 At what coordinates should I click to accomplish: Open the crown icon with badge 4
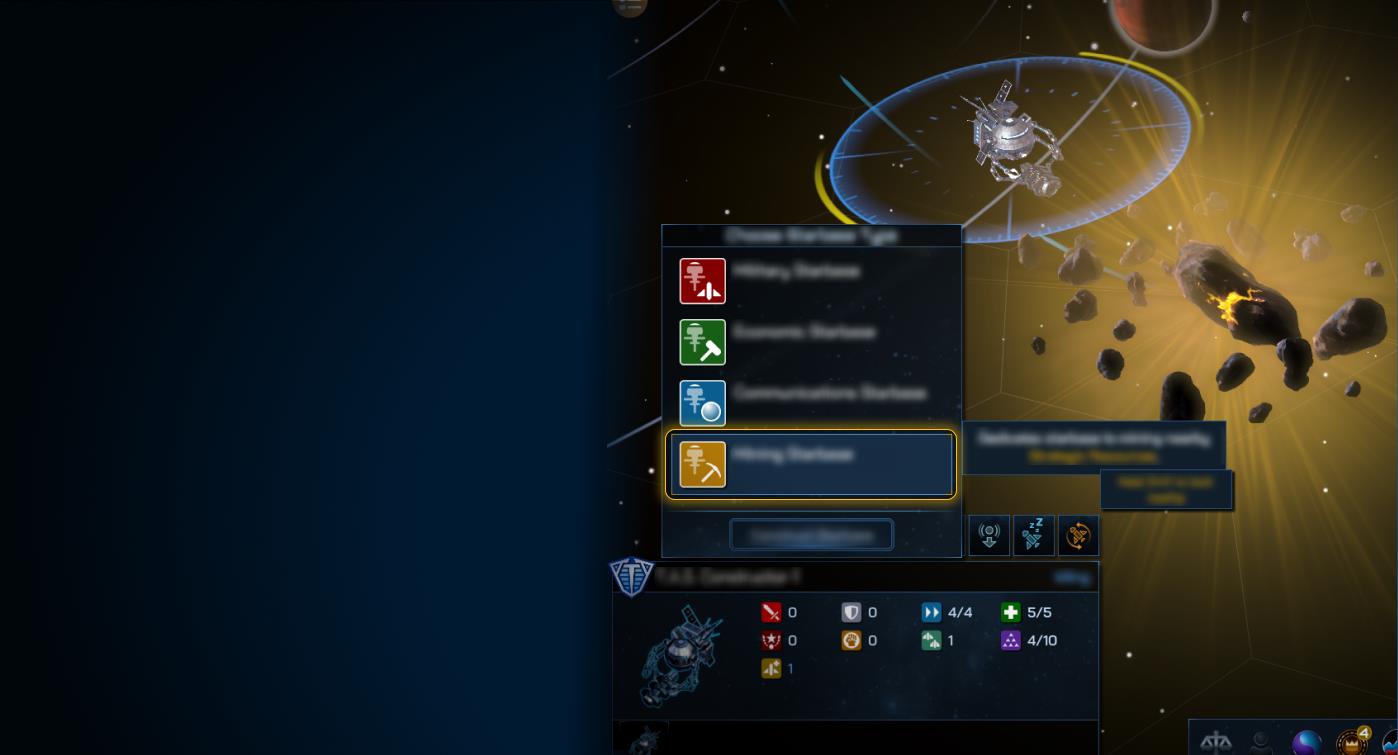click(x=1352, y=743)
